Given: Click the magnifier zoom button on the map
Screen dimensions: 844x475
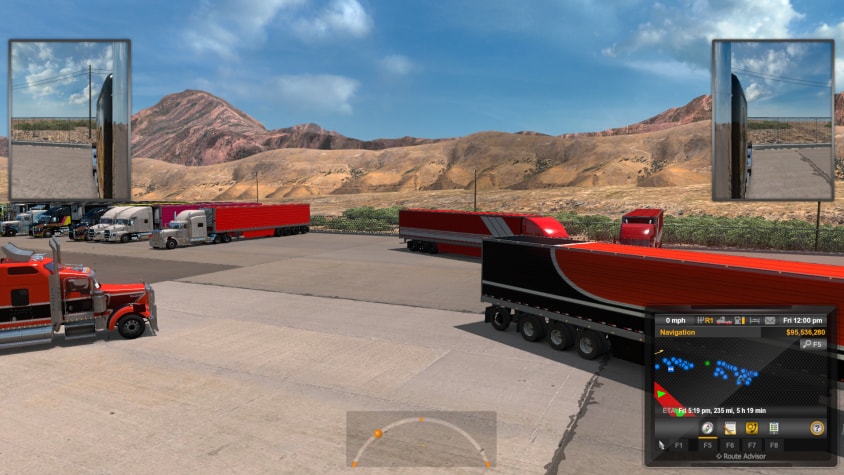Looking at the screenshot, I should 806,344.
